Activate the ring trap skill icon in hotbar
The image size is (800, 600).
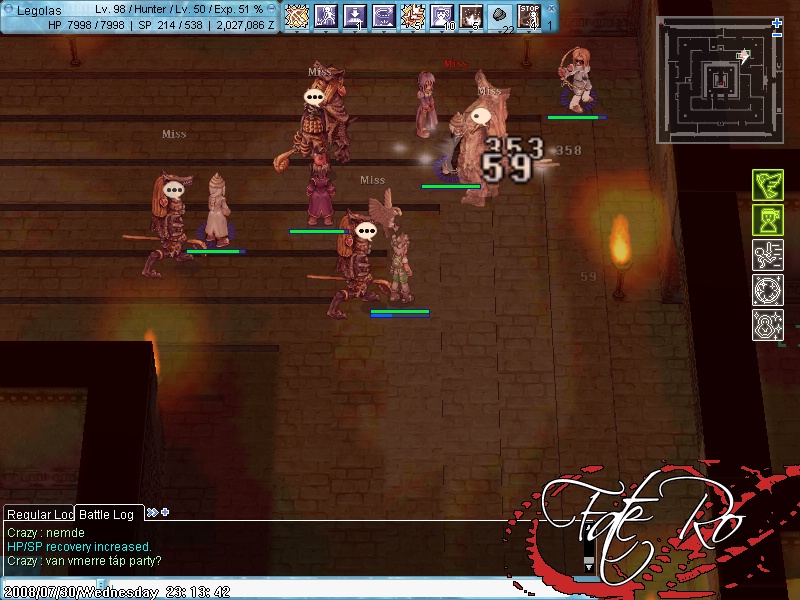tap(385, 16)
